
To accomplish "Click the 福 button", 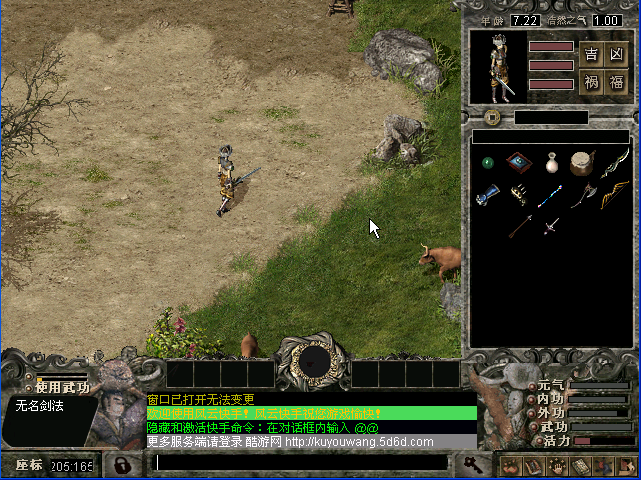I will click(616, 83).
